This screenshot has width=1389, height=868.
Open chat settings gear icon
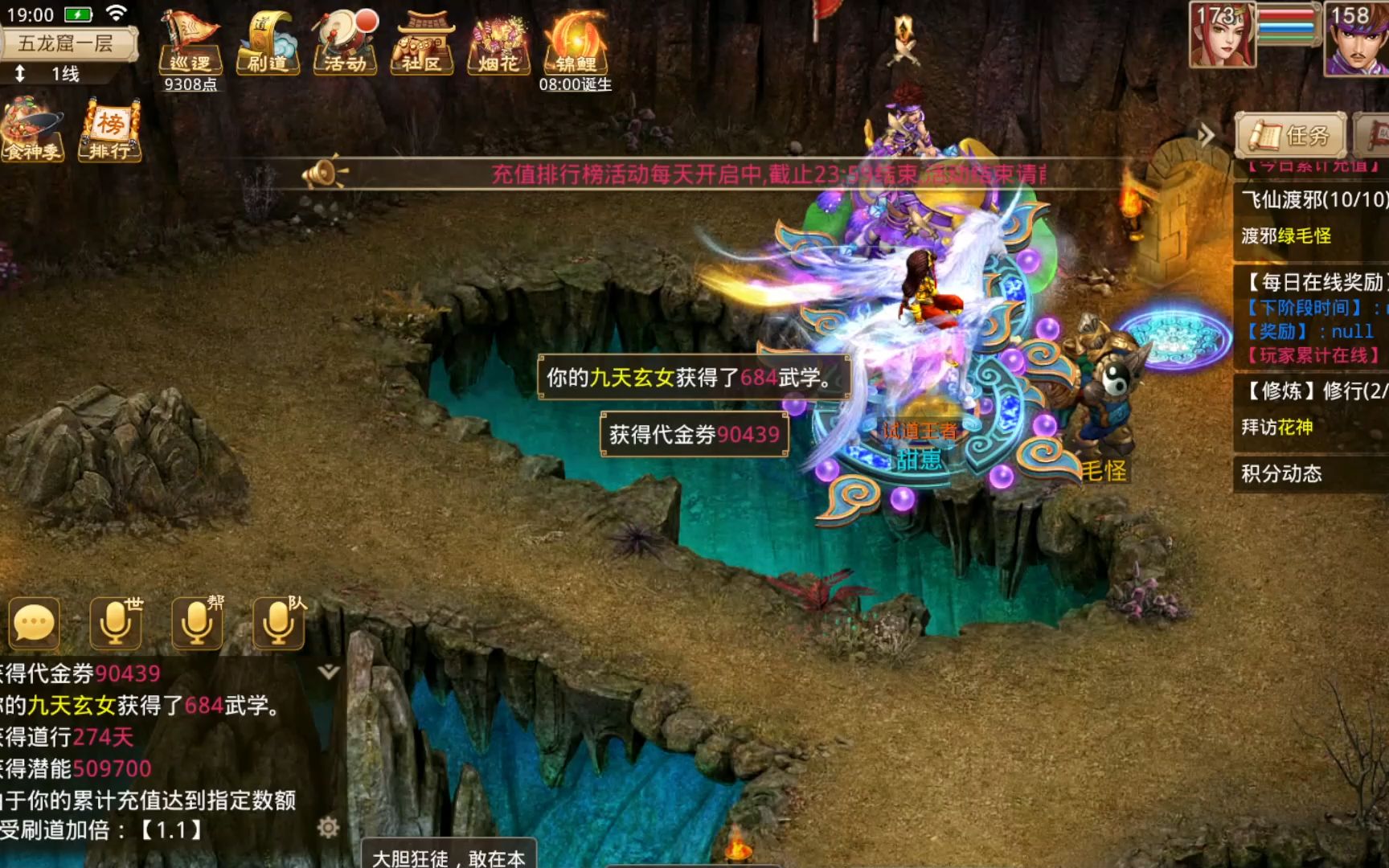tap(328, 827)
